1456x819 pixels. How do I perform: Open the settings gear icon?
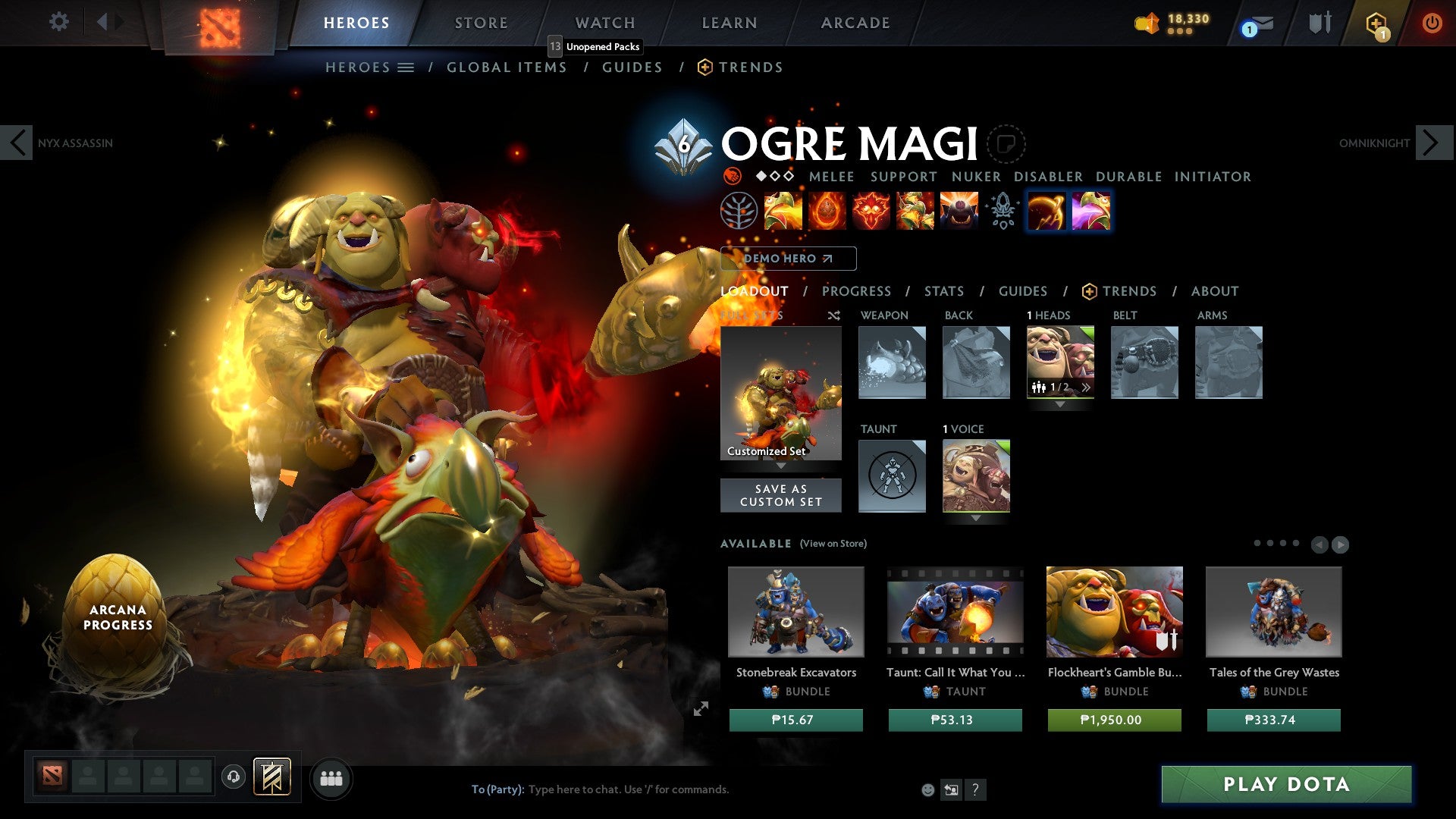[x=59, y=22]
